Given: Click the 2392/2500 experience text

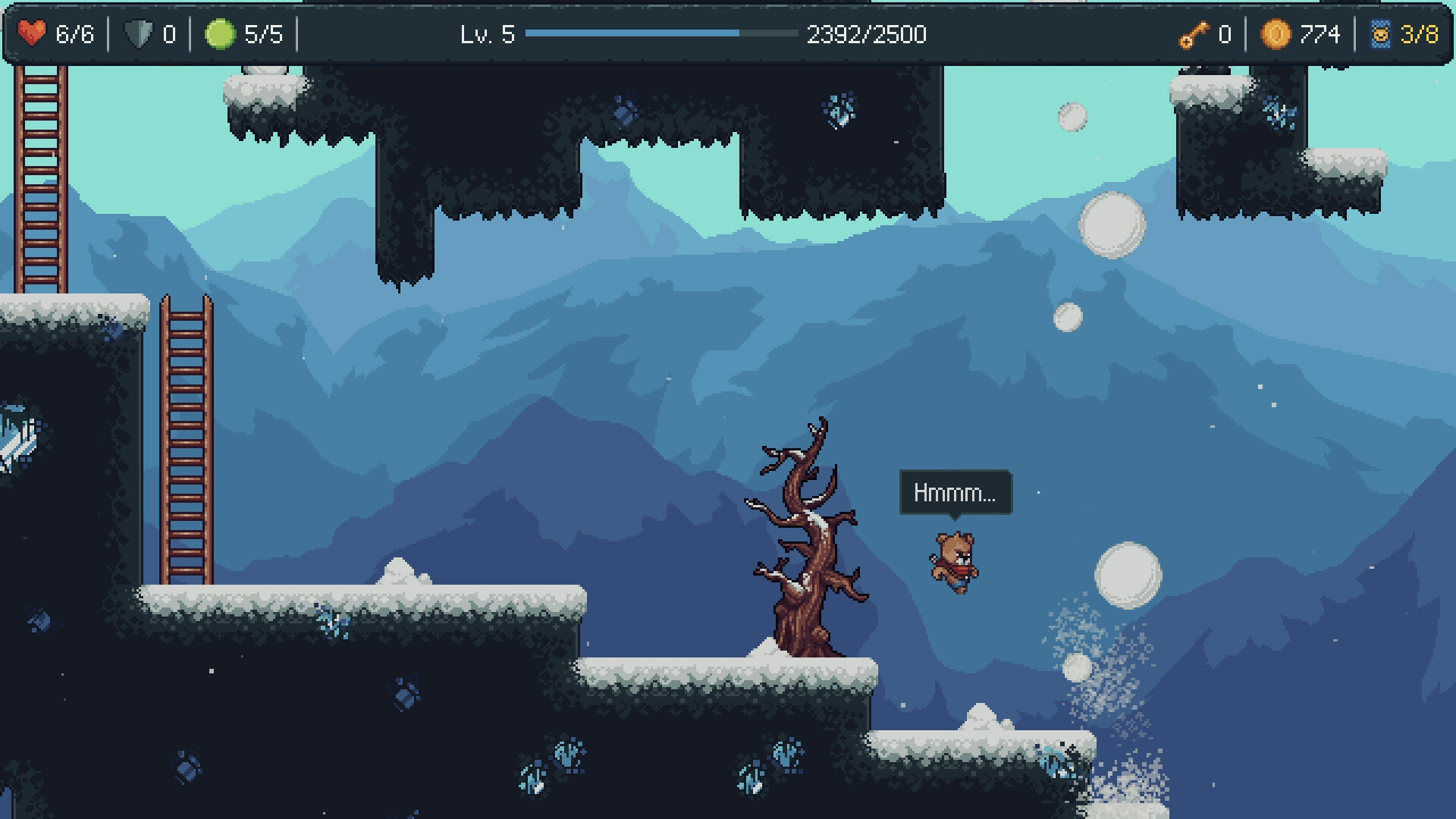Looking at the screenshot, I should [867, 34].
